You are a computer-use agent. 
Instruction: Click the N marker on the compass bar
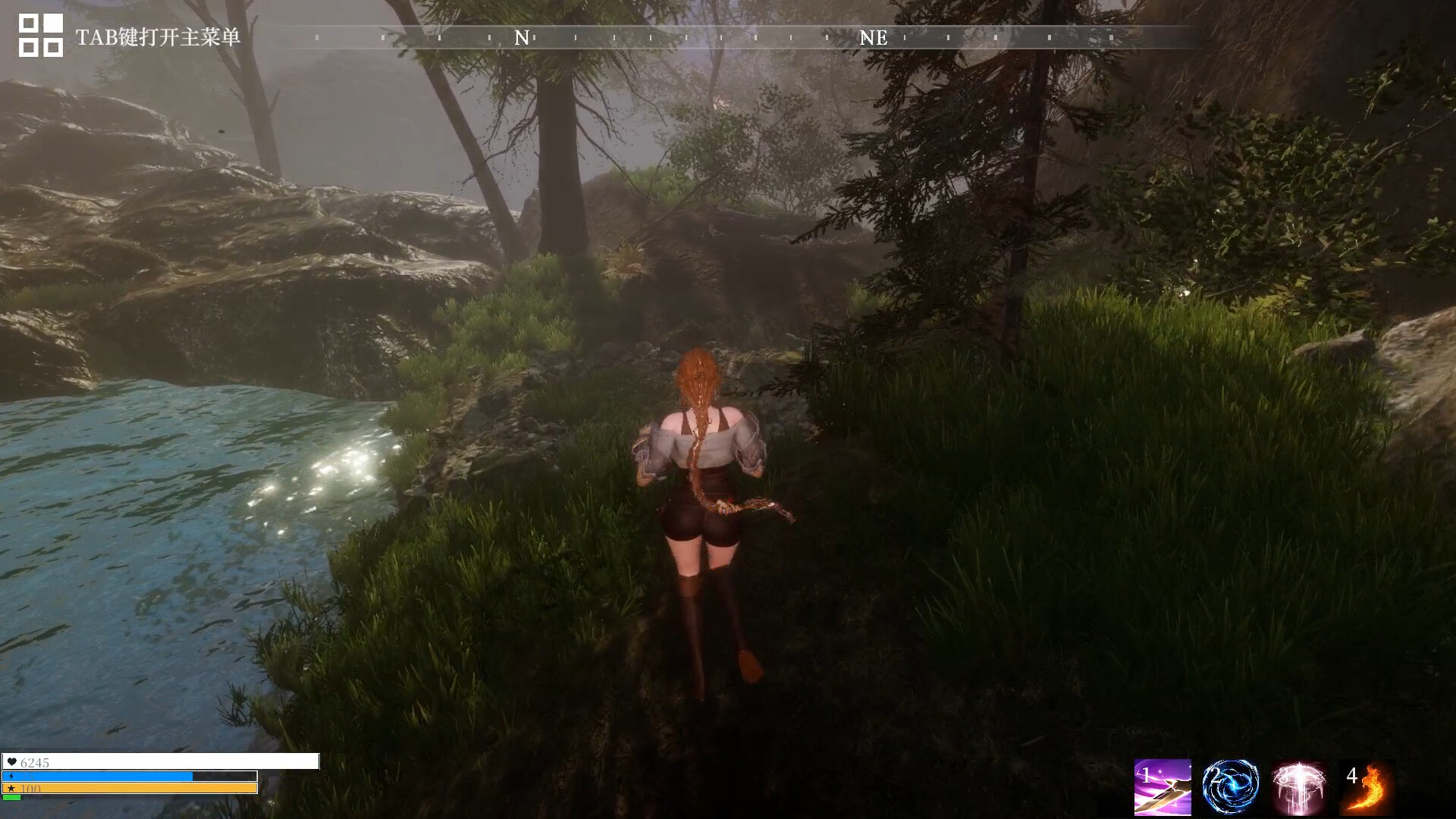[x=520, y=36]
